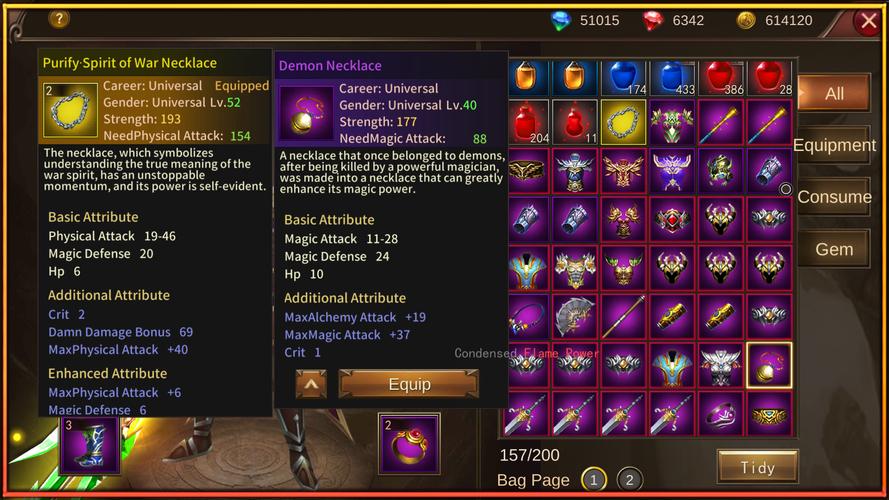
Task: Choose the red potion stack of 386
Action: 720,78
